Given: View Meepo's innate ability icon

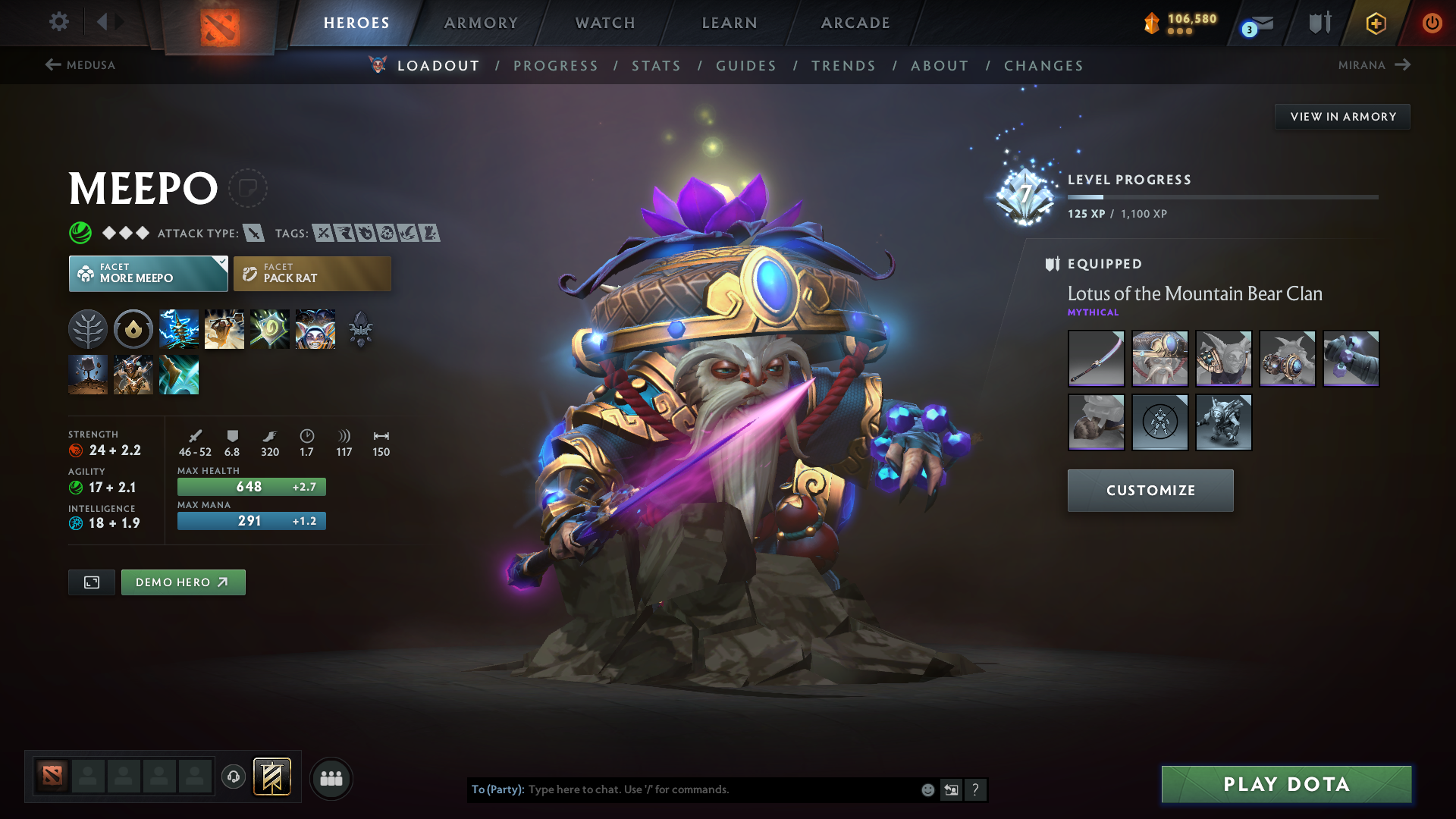Looking at the screenshot, I should tap(133, 328).
